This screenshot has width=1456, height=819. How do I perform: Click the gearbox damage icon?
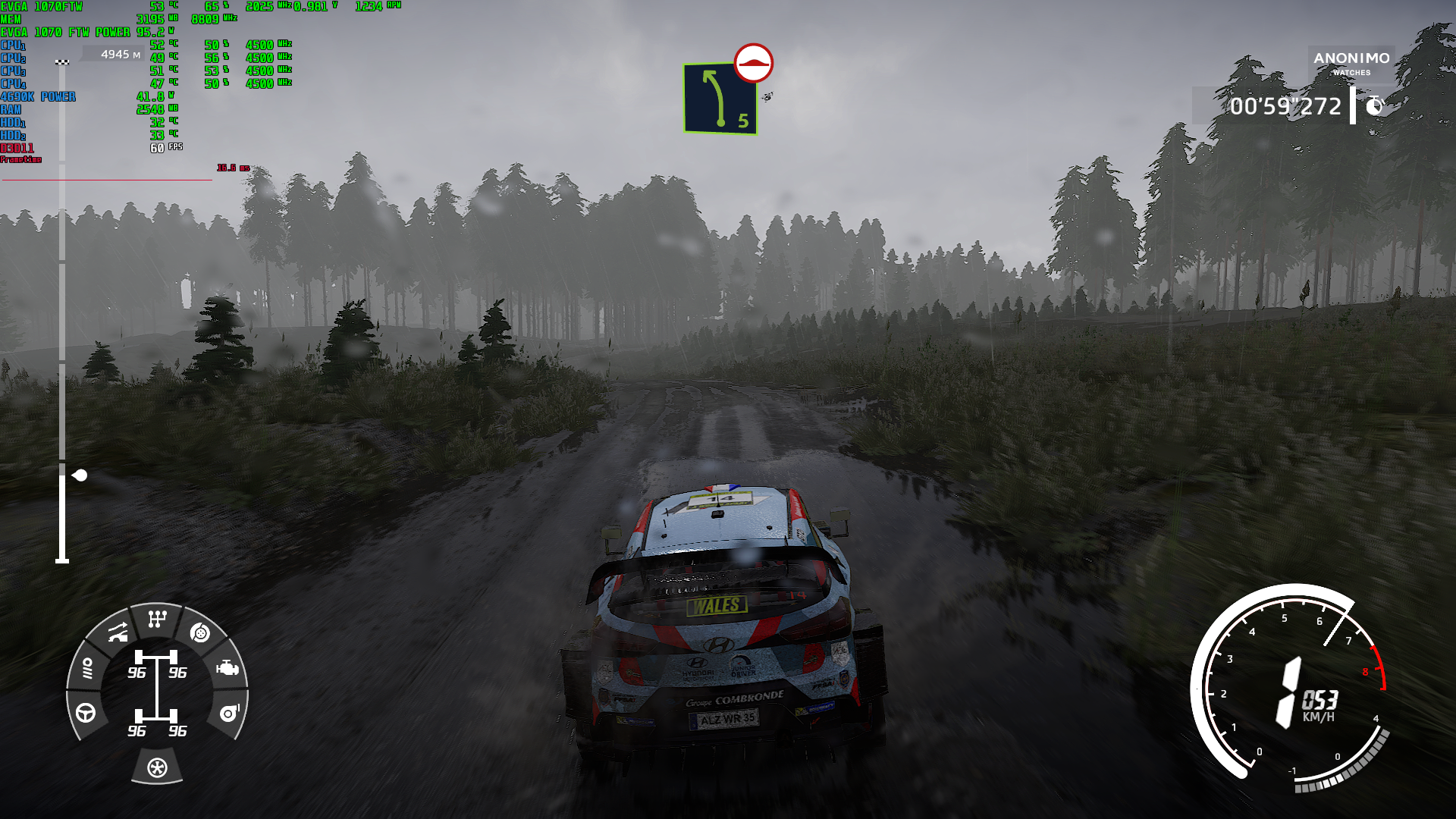pos(157,620)
